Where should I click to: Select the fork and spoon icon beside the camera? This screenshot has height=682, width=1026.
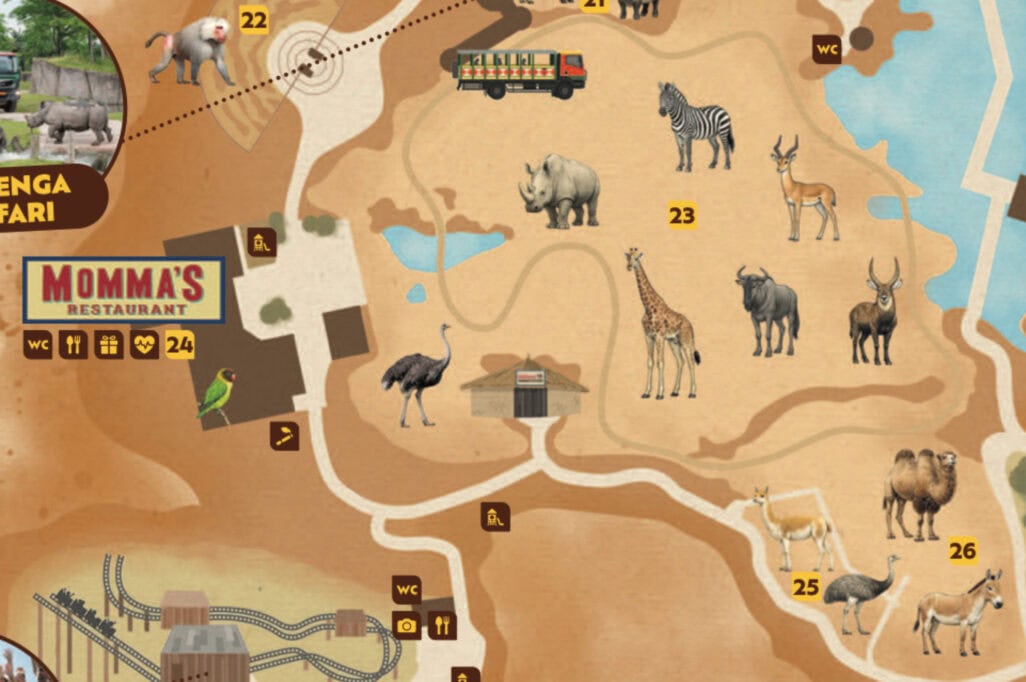pos(442,625)
